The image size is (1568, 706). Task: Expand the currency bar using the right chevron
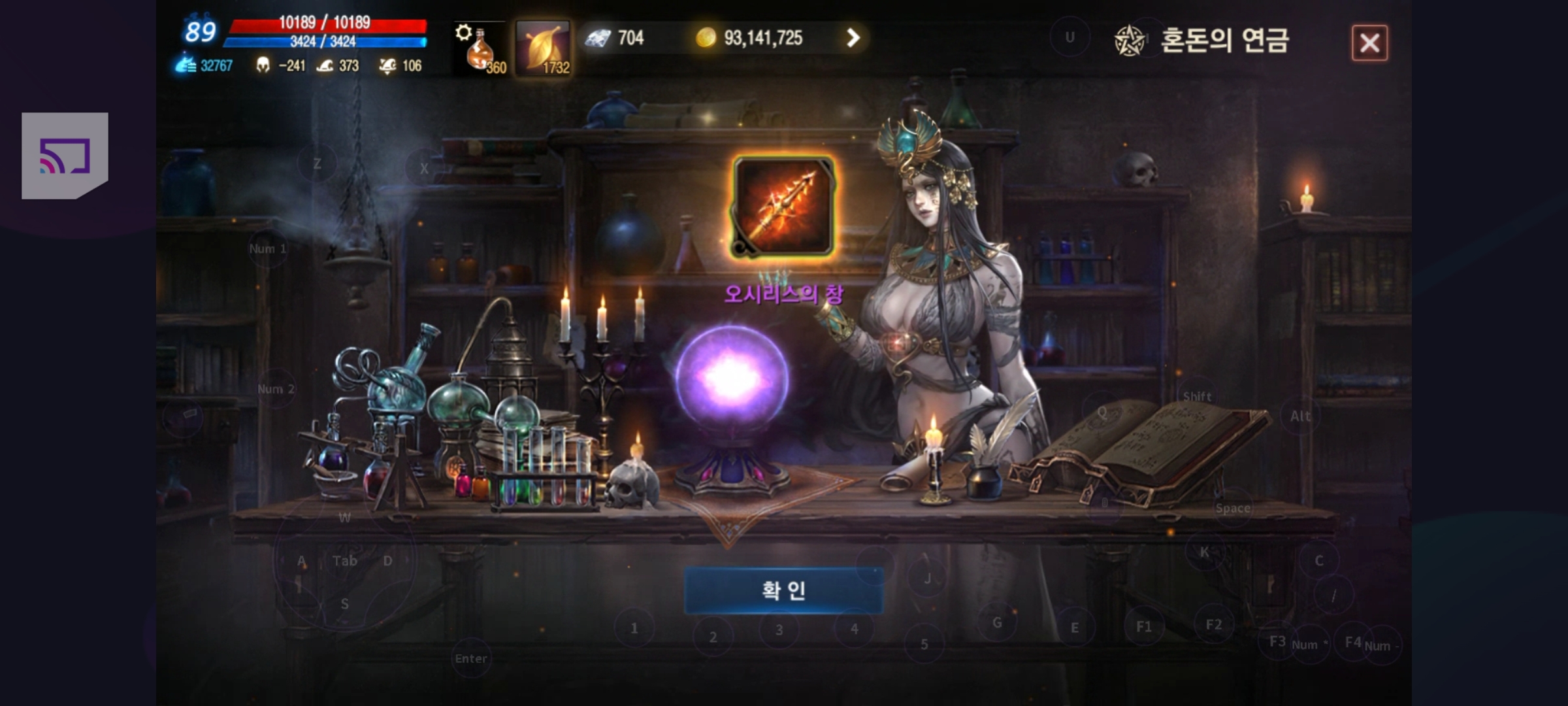coord(852,38)
